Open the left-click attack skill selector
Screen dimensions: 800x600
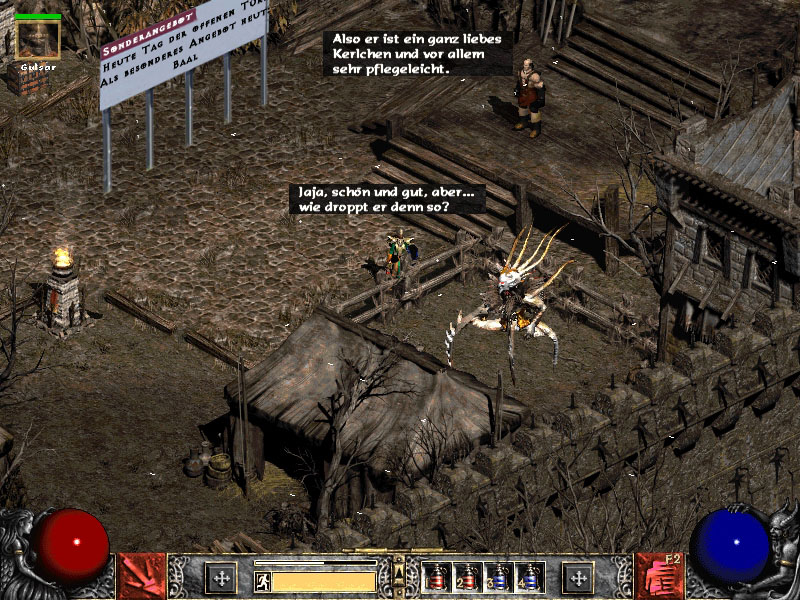141,576
